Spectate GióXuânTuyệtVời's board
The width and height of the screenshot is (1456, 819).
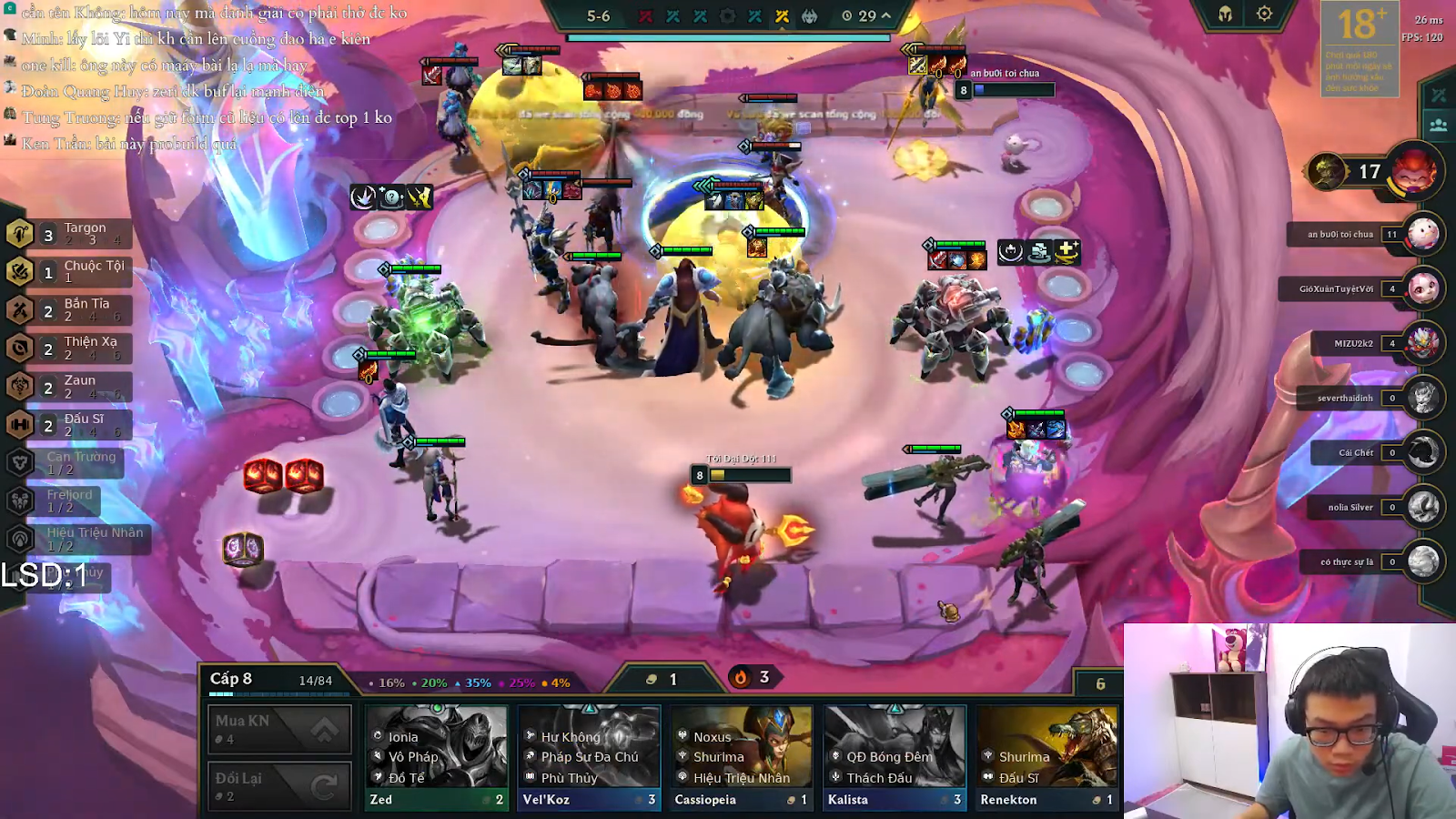coord(1422,288)
